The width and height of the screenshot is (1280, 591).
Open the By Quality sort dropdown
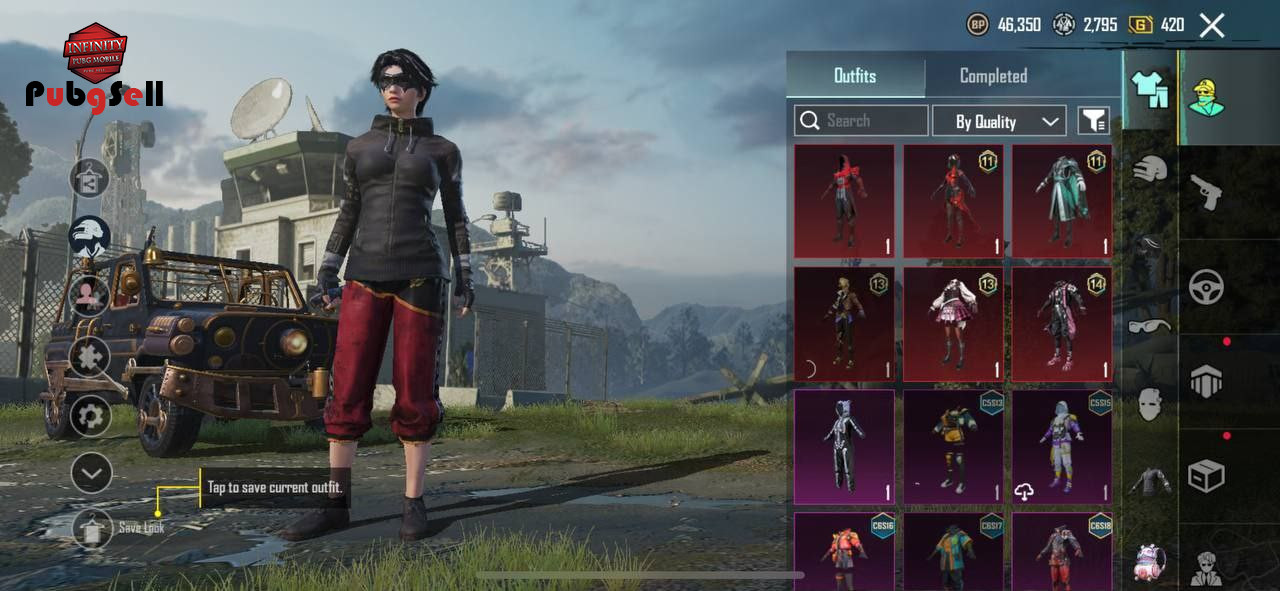pyautogui.click(x=999, y=121)
